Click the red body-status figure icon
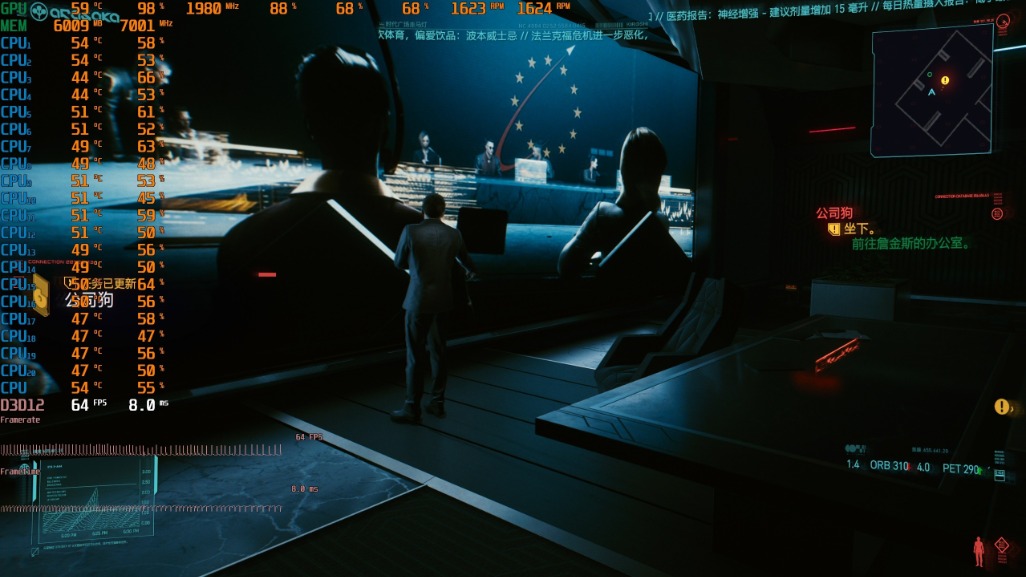 tap(979, 550)
